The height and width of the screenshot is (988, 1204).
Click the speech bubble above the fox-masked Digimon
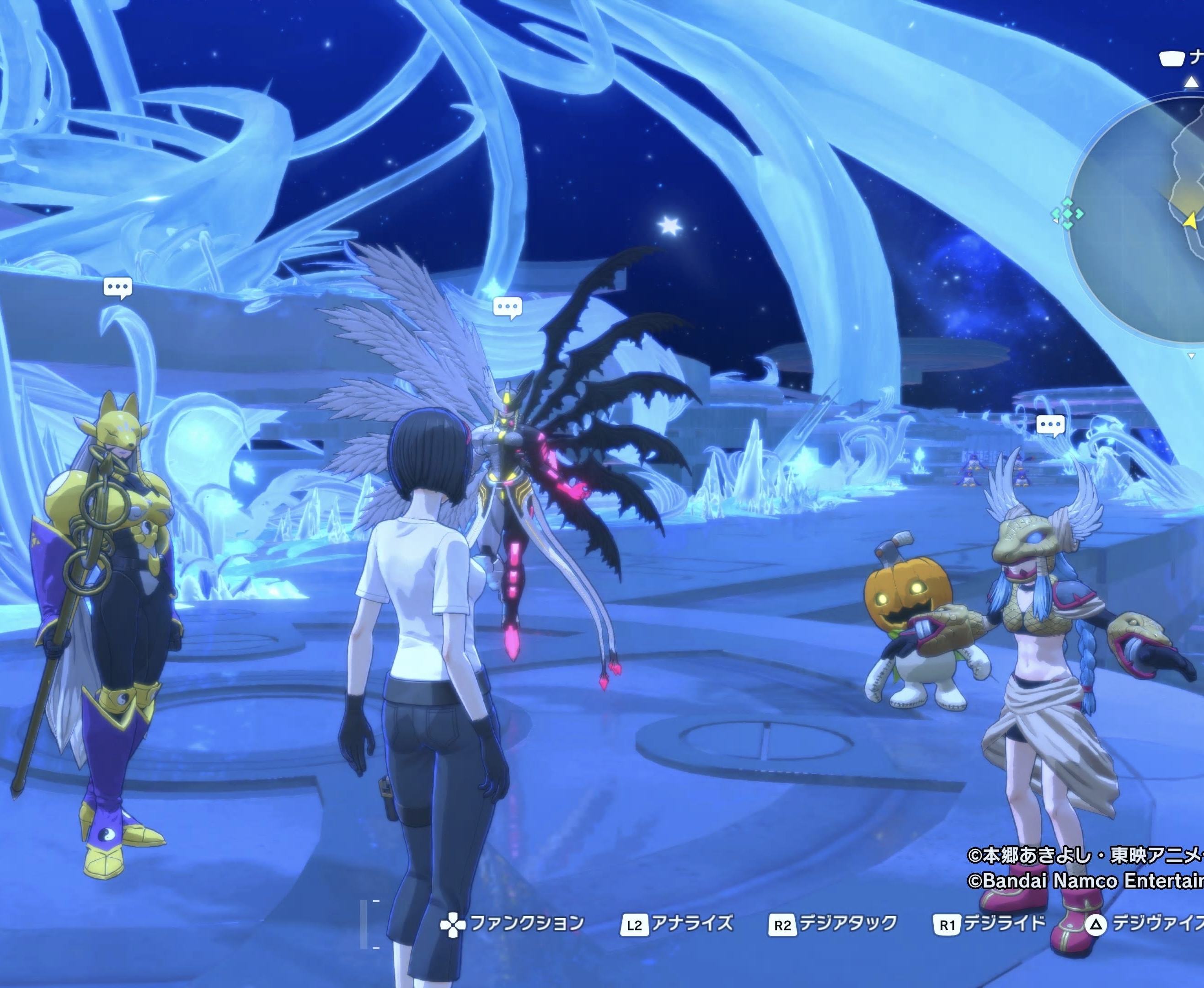pyautogui.click(x=118, y=287)
